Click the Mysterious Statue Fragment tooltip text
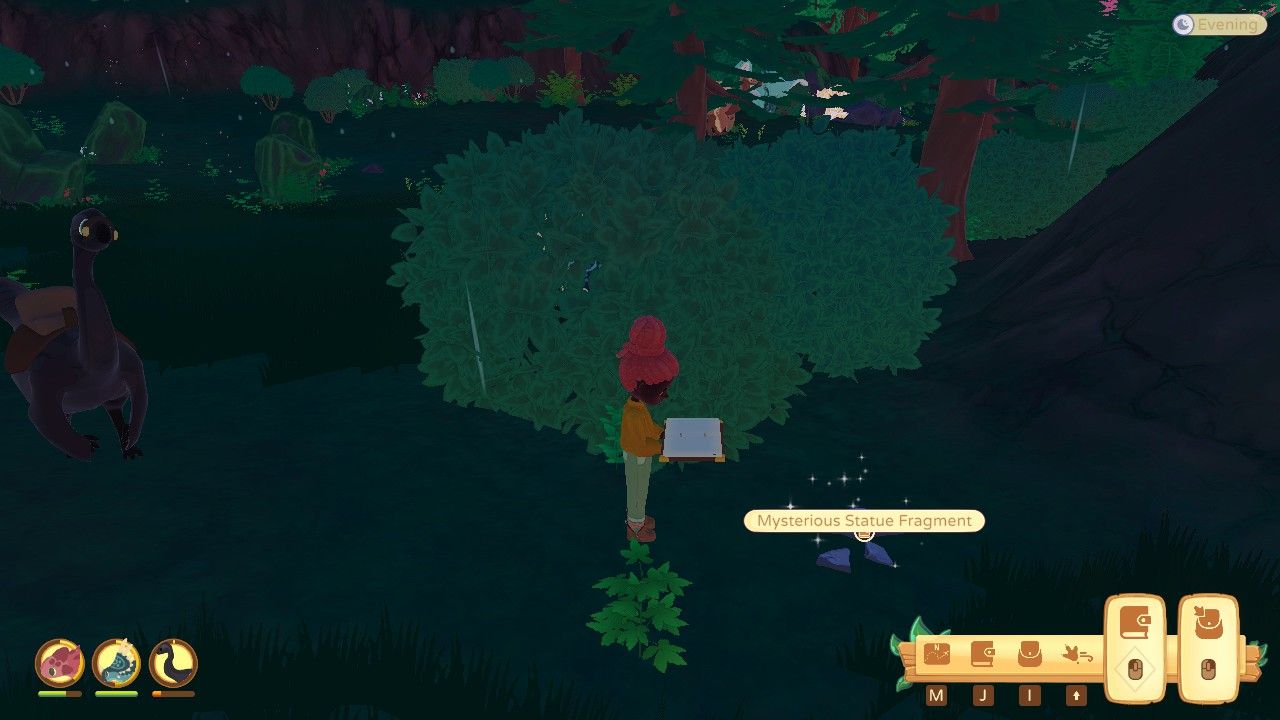This screenshot has height=720, width=1280. pyautogui.click(x=863, y=521)
